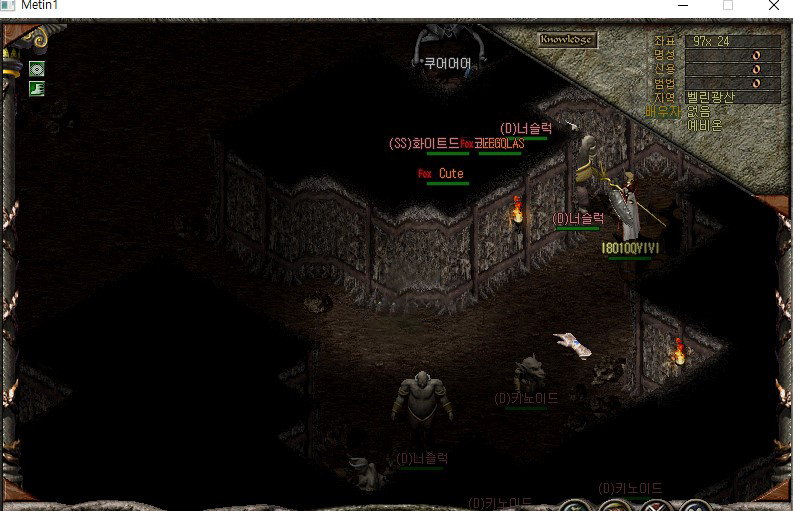The height and width of the screenshot is (511, 793).
Task: Click the green concentric circles status icon
Action: coord(37,69)
